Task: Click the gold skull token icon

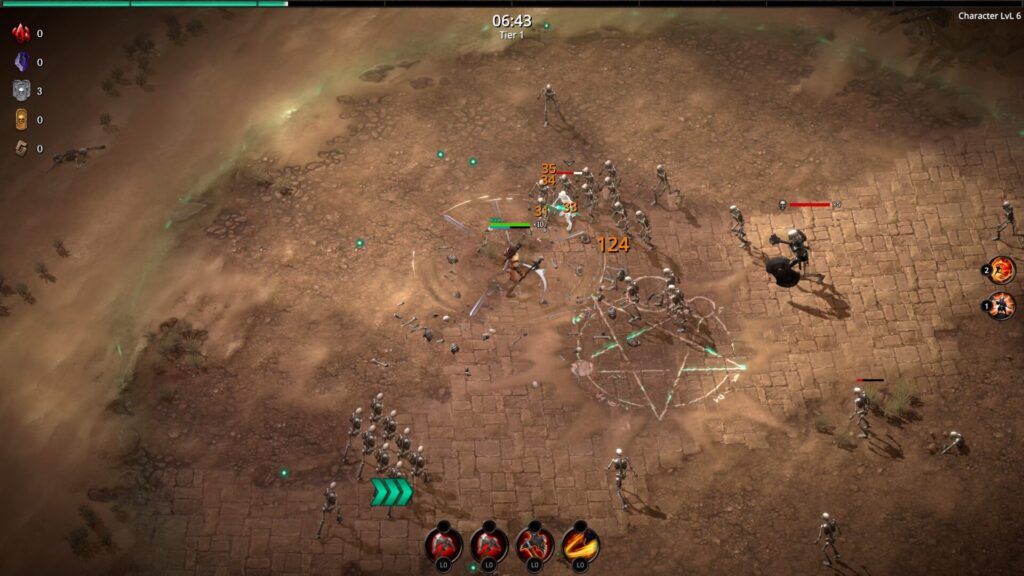Action: [x=20, y=120]
